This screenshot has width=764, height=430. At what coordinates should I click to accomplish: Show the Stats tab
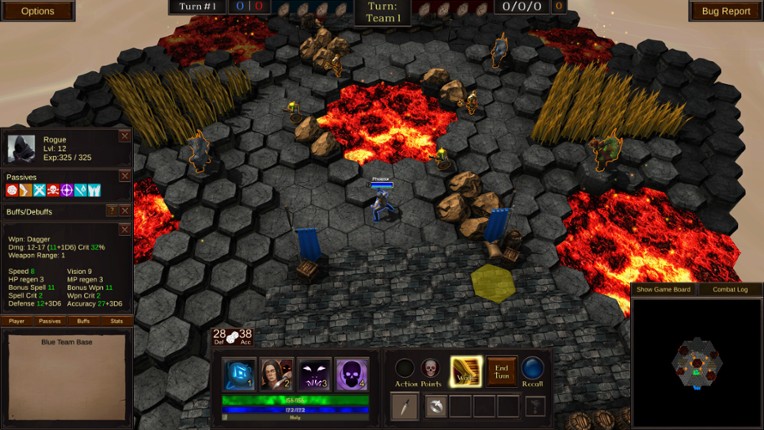[x=116, y=321]
